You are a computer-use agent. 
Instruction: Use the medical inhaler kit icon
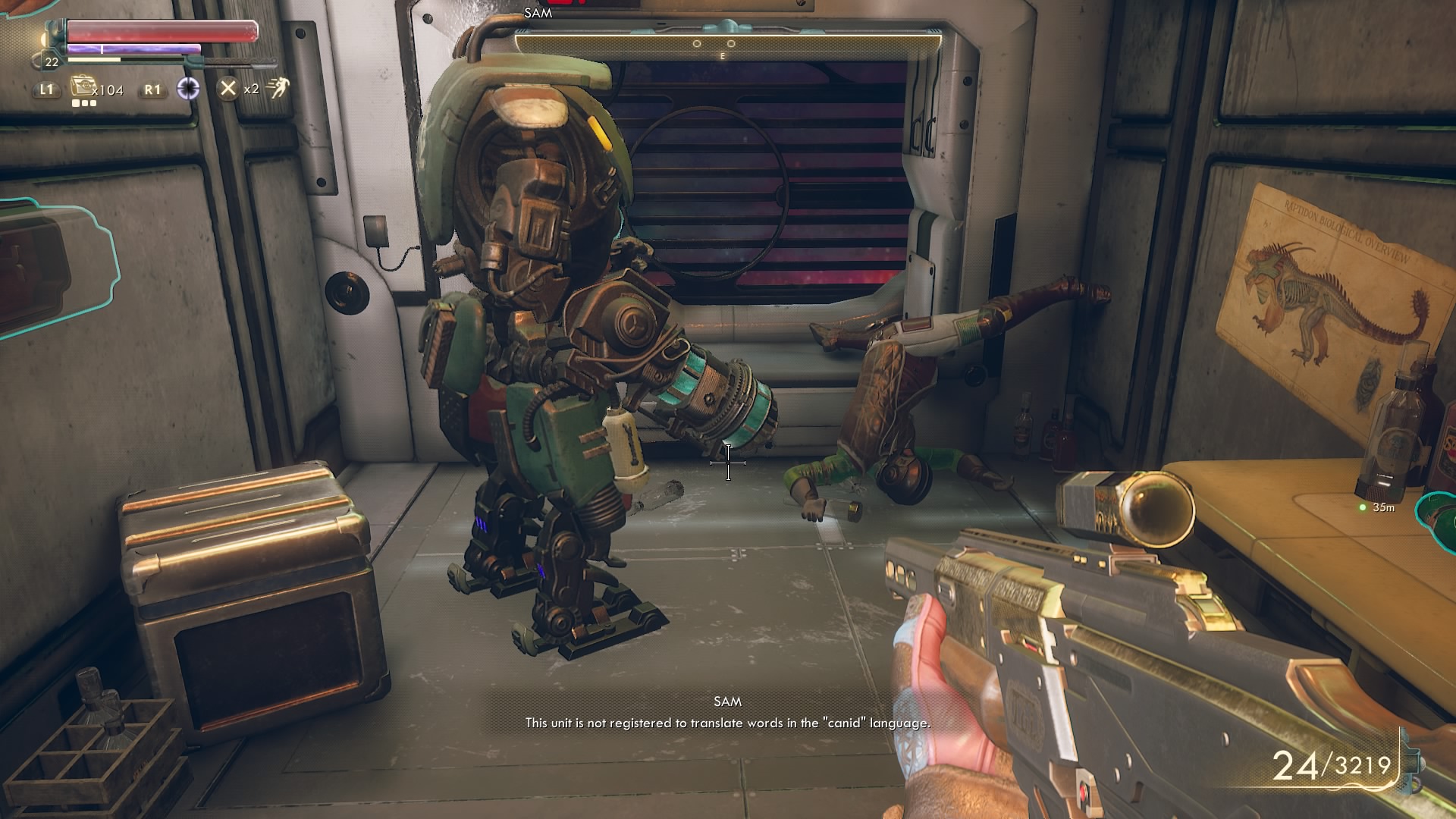81,87
